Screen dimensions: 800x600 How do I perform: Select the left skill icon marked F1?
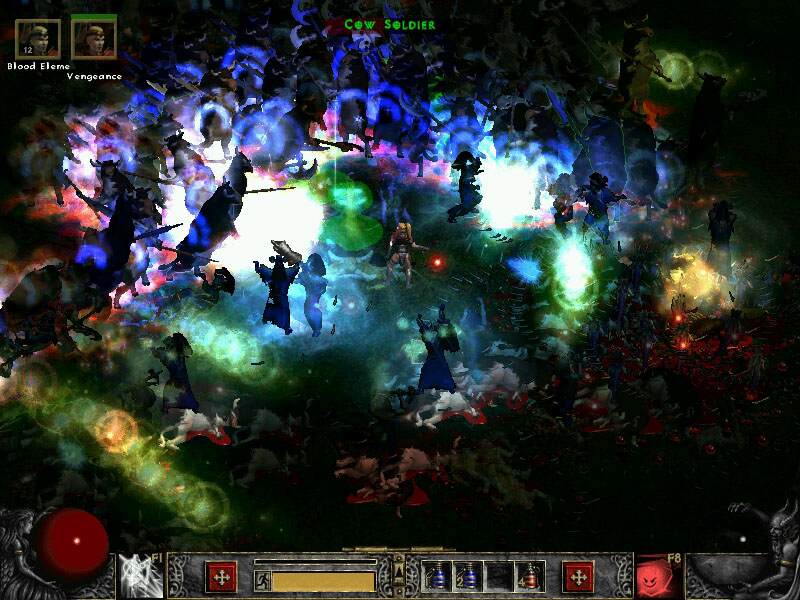[x=139, y=576]
